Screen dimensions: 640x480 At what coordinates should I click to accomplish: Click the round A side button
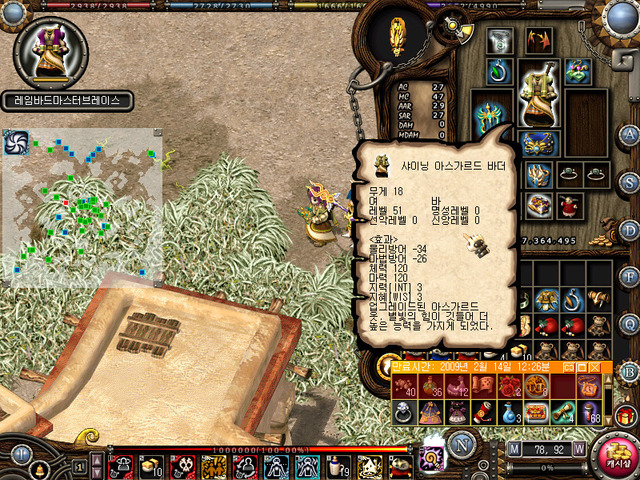[629, 135]
